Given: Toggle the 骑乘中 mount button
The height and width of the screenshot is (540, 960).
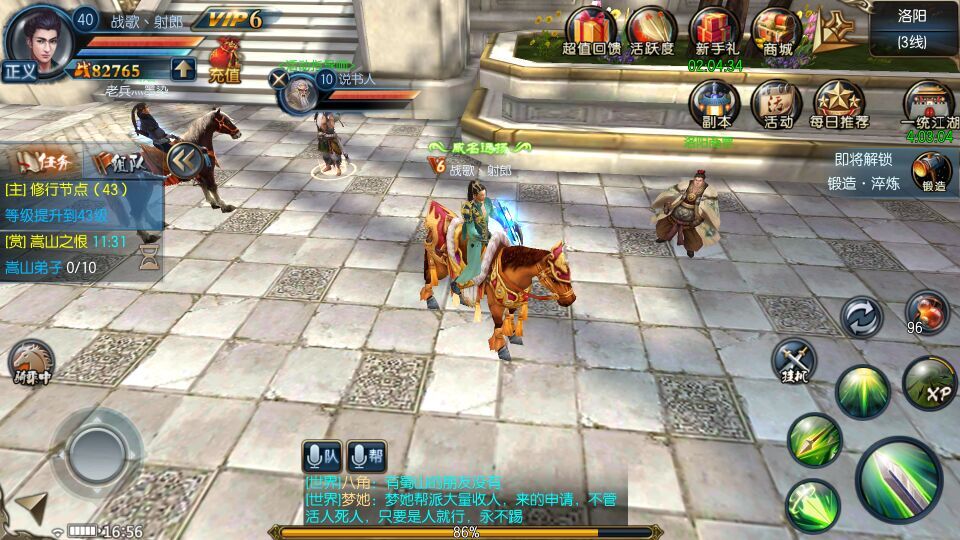Looking at the screenshot, I should tap(31, 361).
